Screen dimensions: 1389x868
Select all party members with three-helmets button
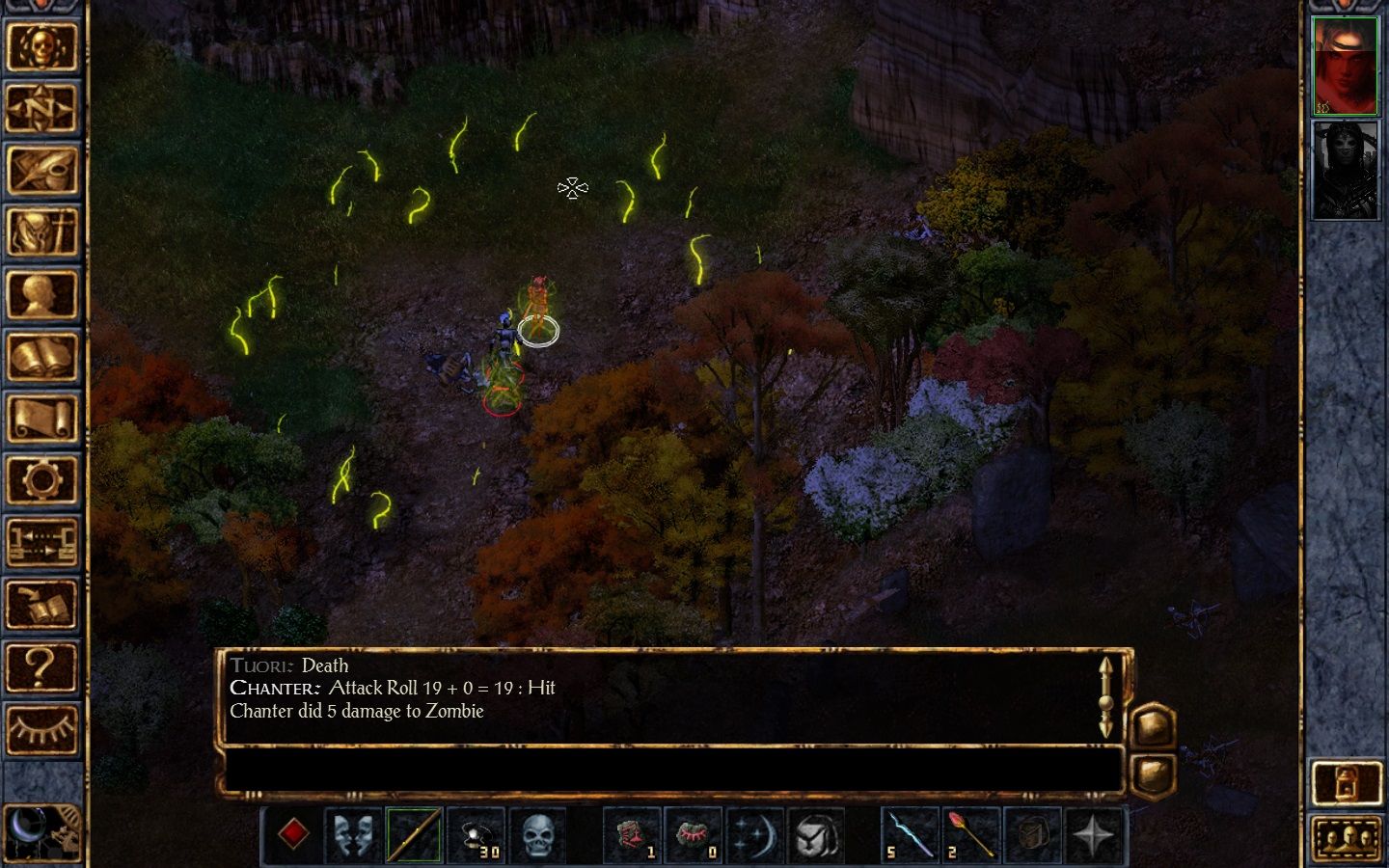point(1347,837)
